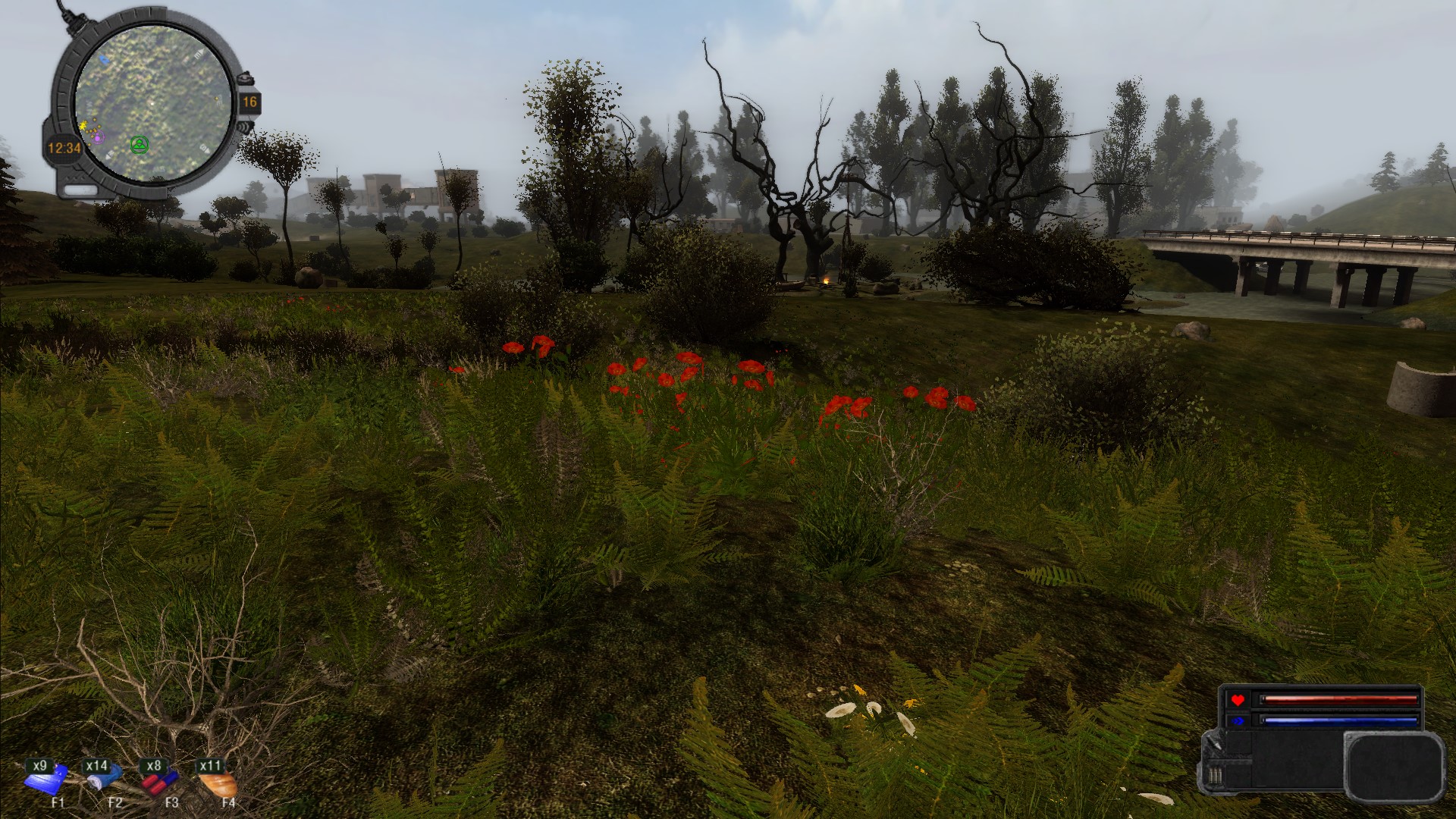The height and width of the screenshot is (819, 1456).
Task: Click the green task marker on the minimap
Action: [140, 145]
